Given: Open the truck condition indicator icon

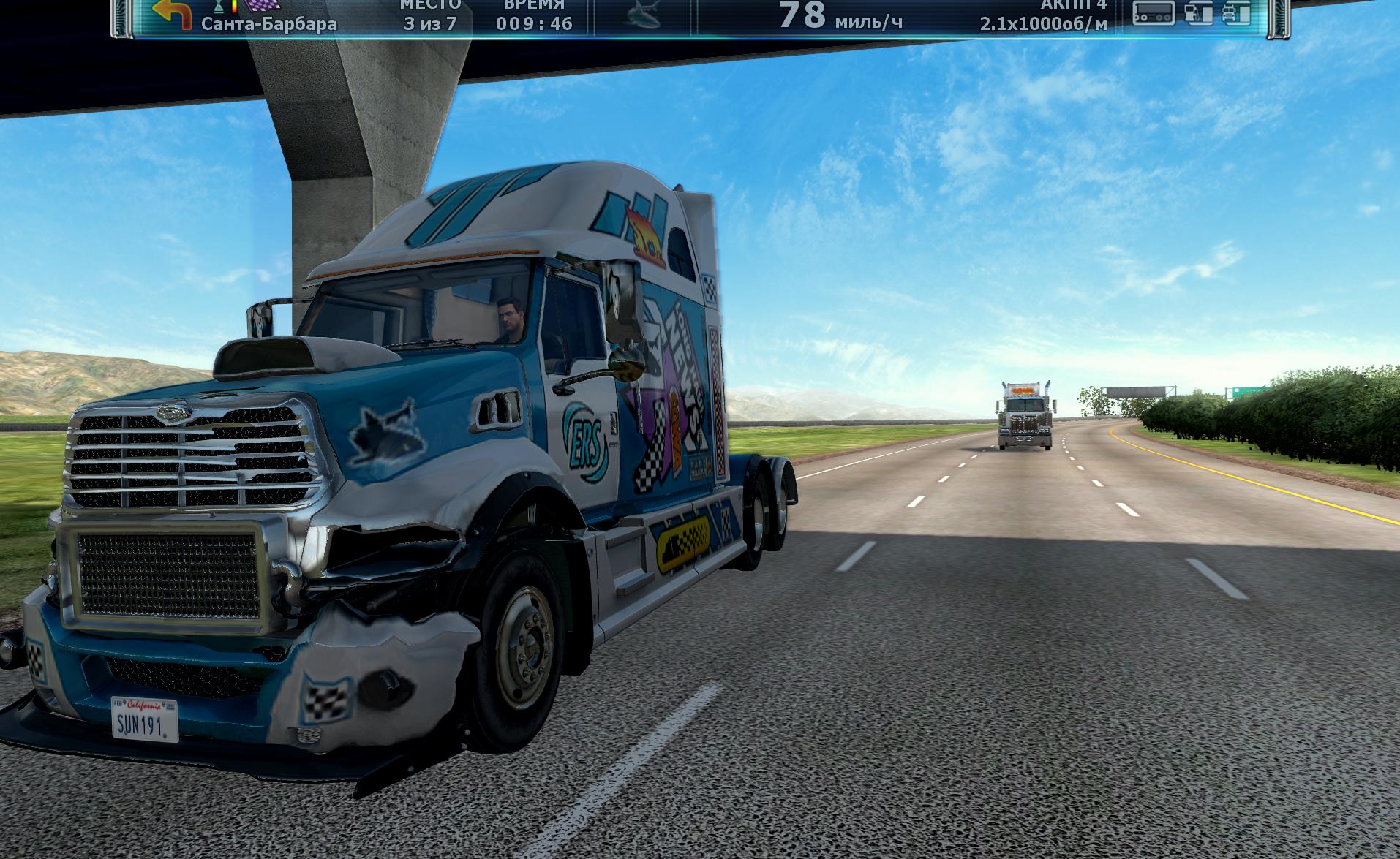Looking at the screenshot, I should (1235, 14).
